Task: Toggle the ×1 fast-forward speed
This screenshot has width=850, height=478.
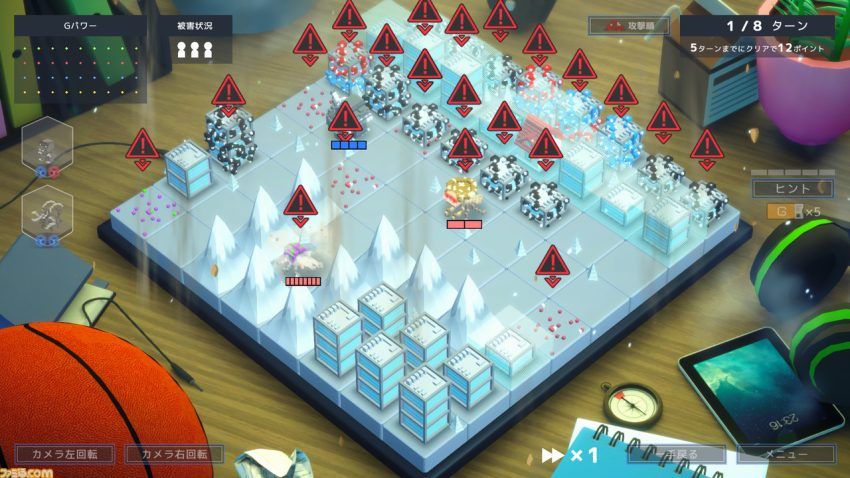Action: 570,455
